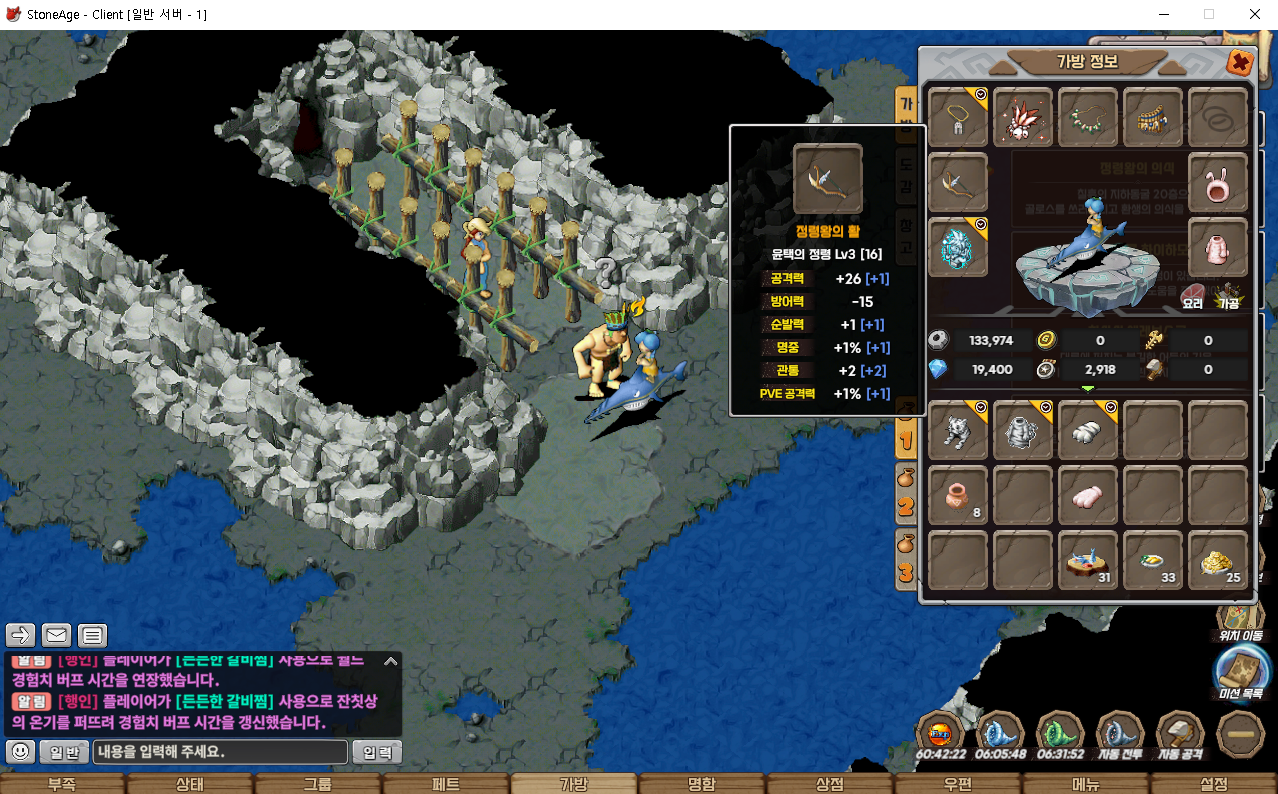The image size is (1278, 794).
Task: Switch to bag tab 3
Action: click(x=906, y=560)
